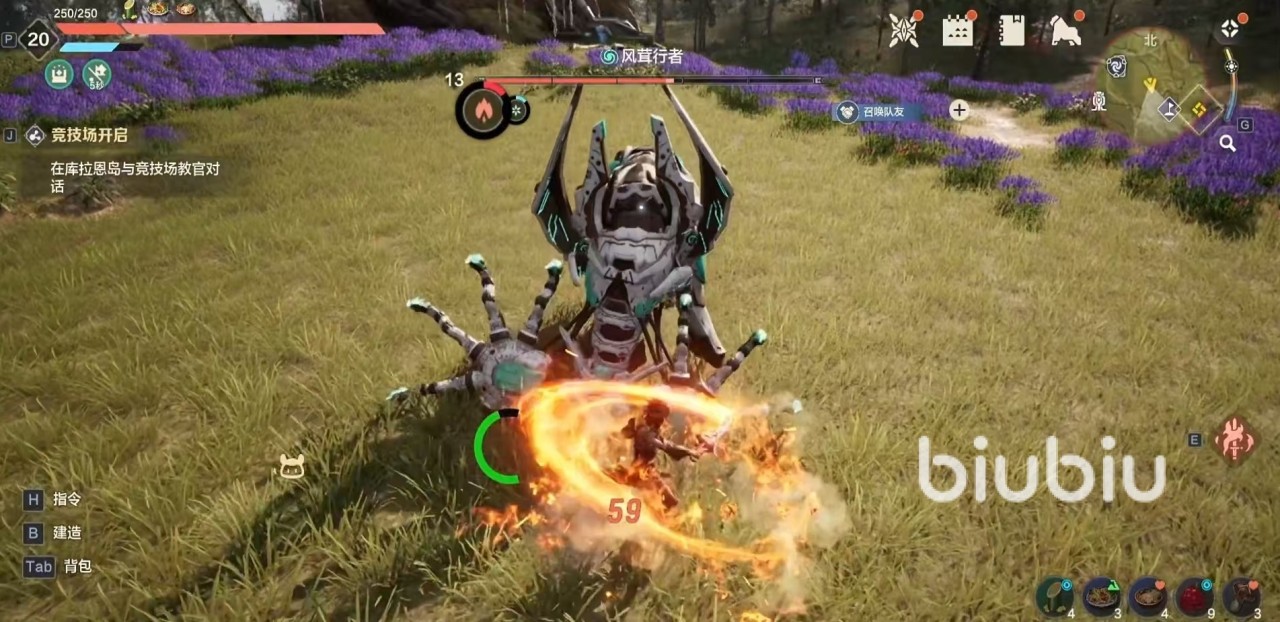Screen dimensions: 1280x622
Task: Select the green bamboo cup hotbar slot
Action: pos(1054,596)
